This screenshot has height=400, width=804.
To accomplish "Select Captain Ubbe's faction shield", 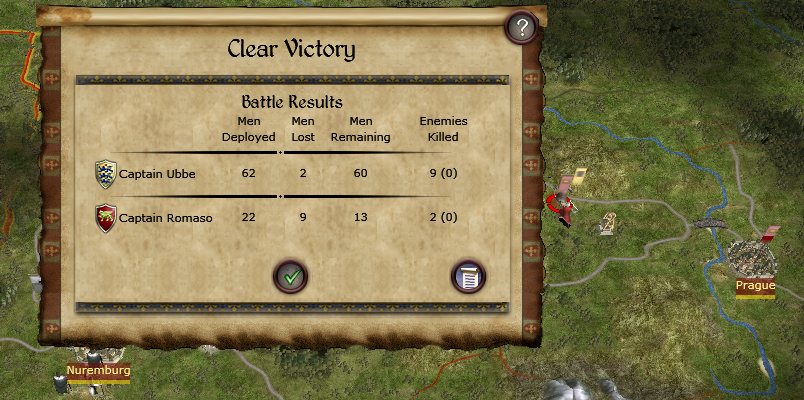I will click(x=105, y=174).
